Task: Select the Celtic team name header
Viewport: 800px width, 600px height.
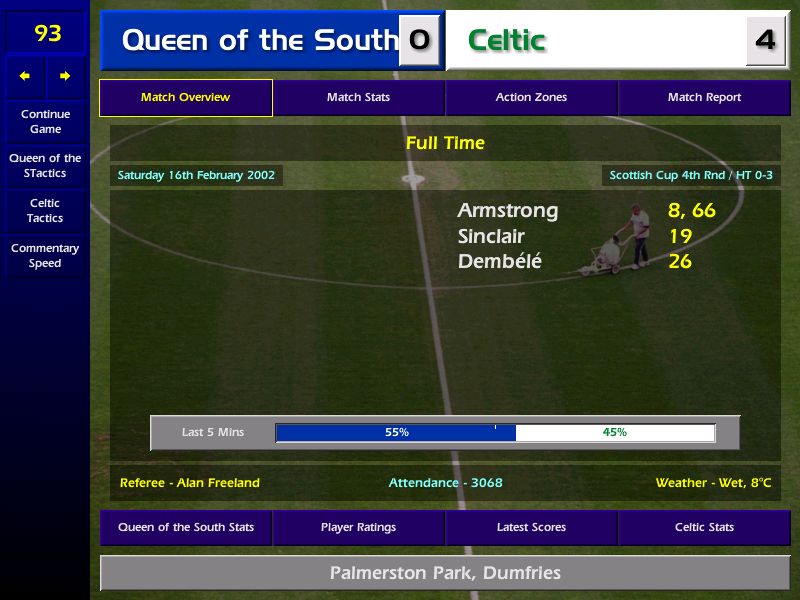Action: click(507, 41)
